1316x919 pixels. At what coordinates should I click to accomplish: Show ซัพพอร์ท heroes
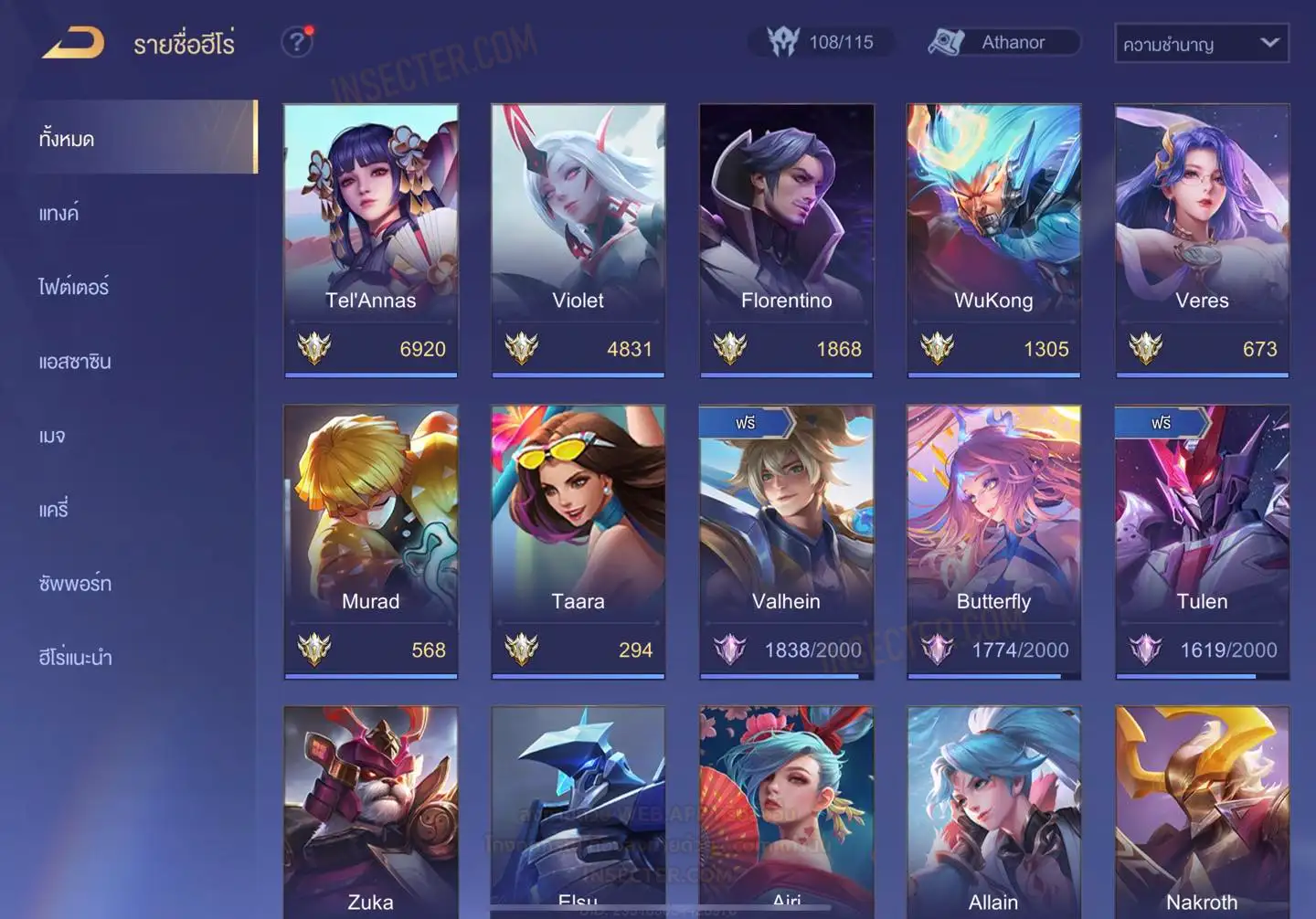tap(75, 584)
